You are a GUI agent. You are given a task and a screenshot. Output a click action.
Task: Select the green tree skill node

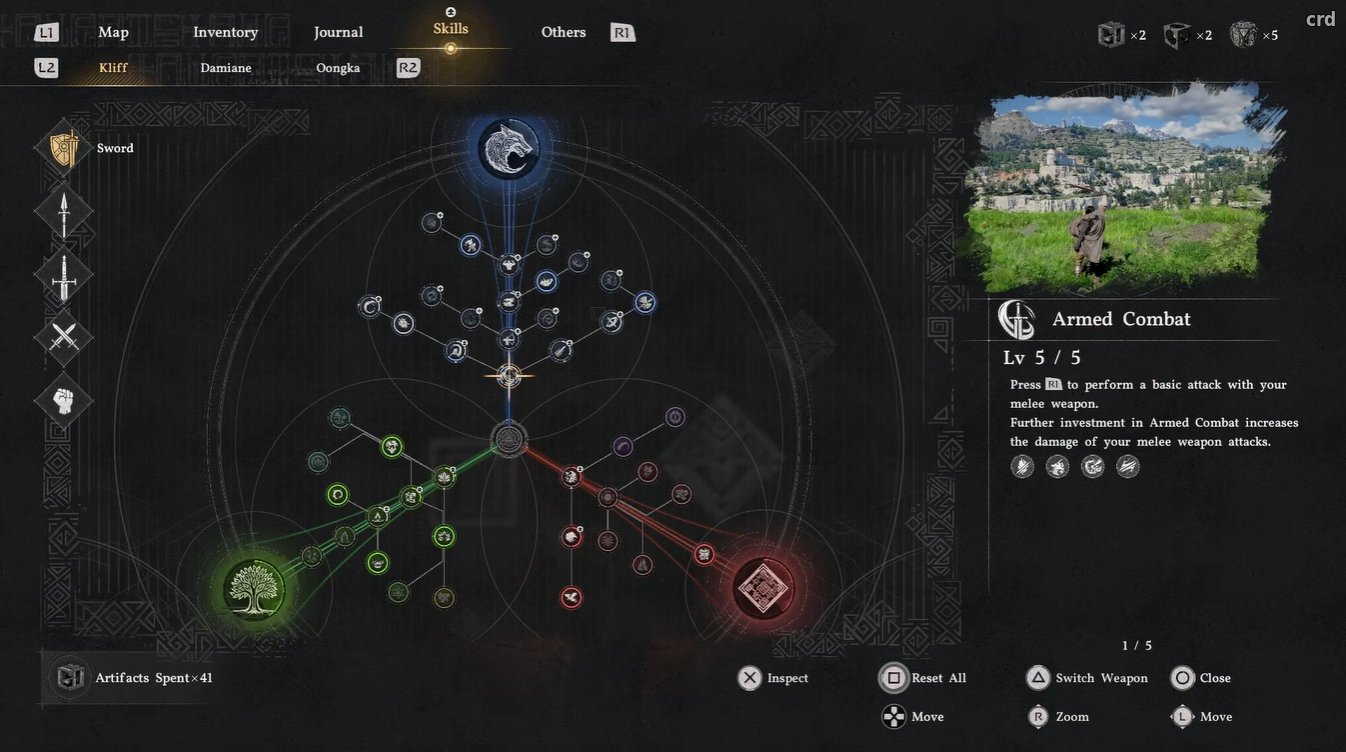click(x=254, y=589)
